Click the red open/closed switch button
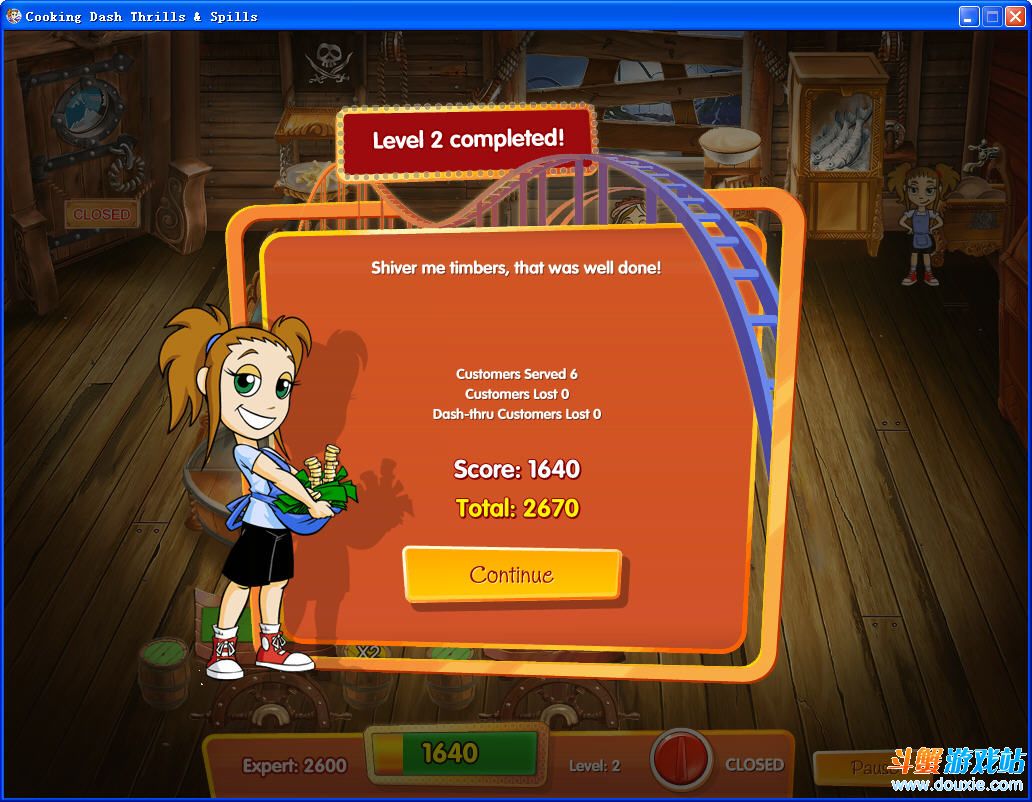Screen dimensions: 1032x802 [x=681, y=761]
